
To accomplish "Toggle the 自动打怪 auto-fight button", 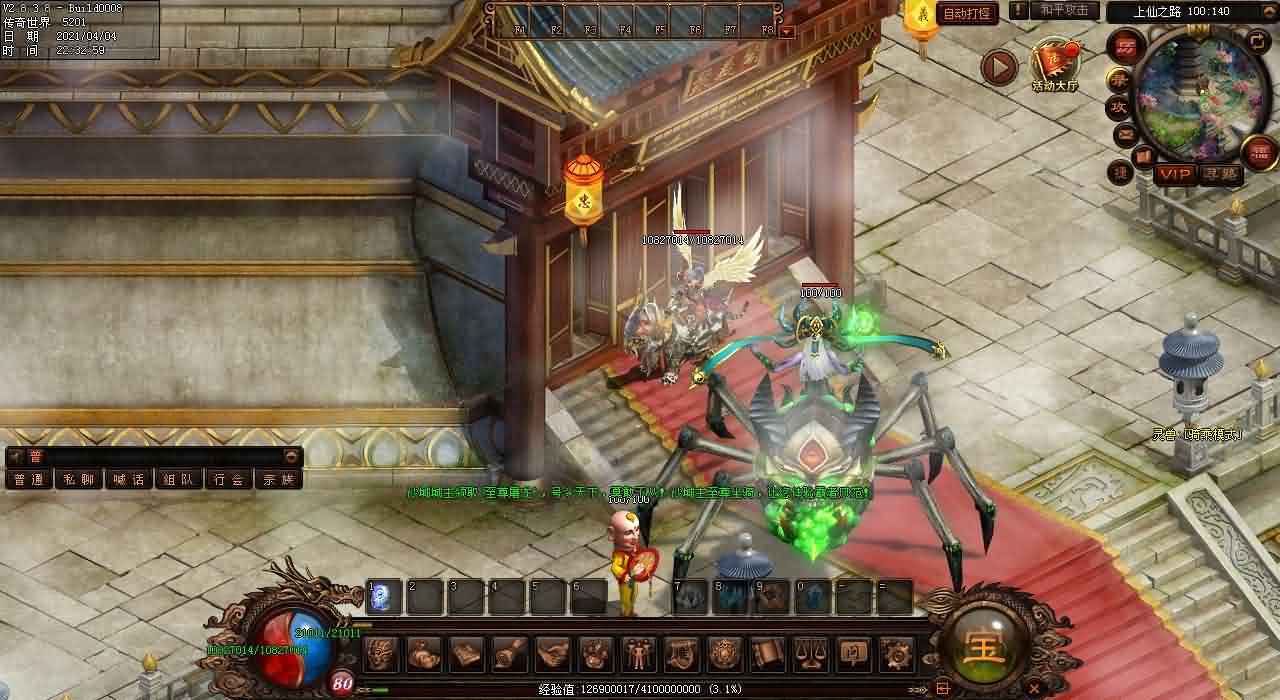I will coord(967,14).
